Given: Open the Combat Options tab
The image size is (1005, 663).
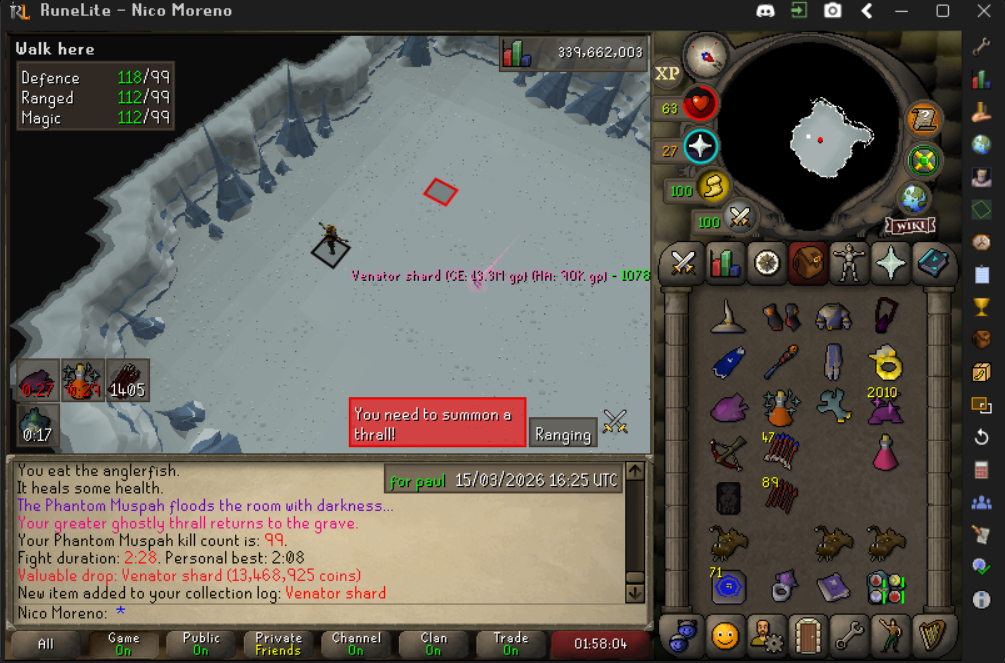Looking at the screenshot, I should tap(684, 263).
